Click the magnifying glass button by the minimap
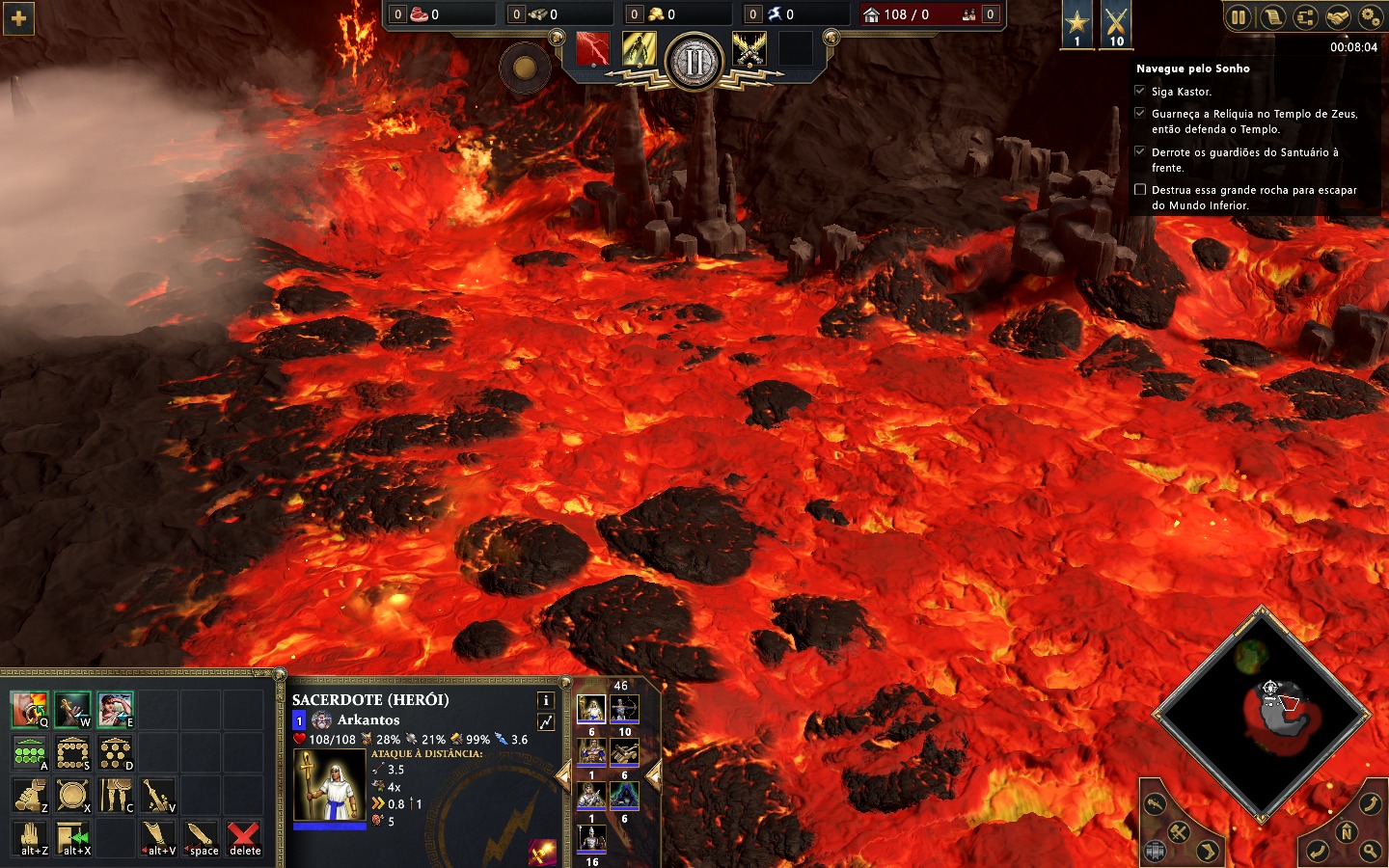The height and width of the screenshot is (868, 1389). [x=1370, y=851]
